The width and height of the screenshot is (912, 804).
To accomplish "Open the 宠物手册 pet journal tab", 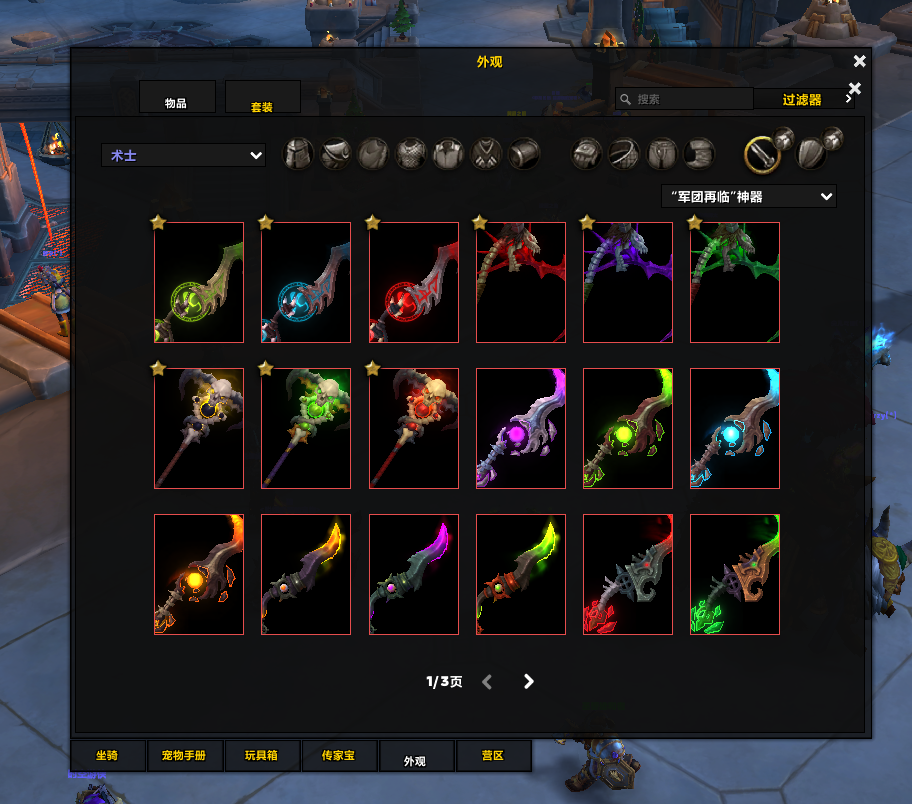I will pos(184,756).
